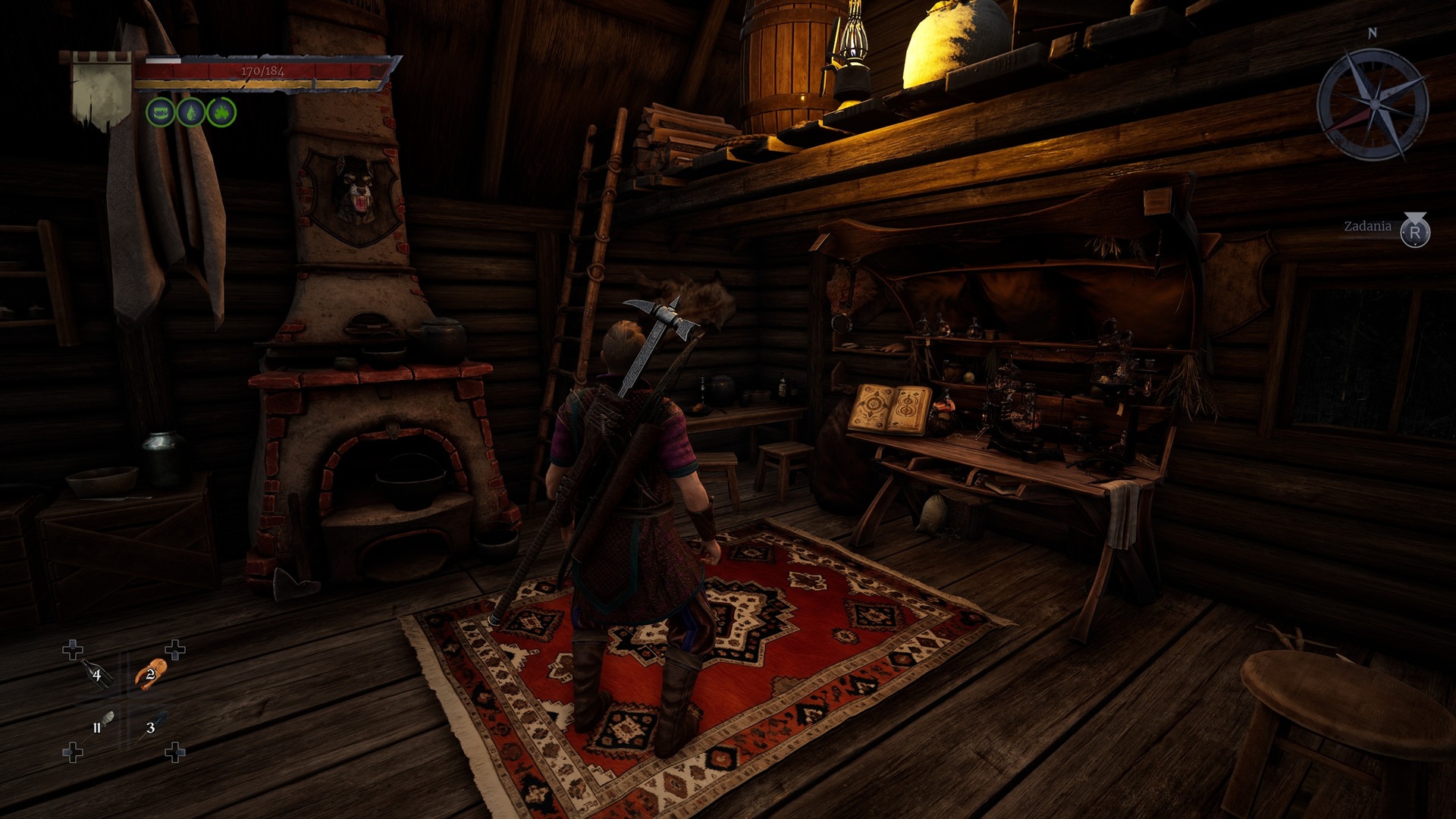Click the compass rose
The image size is (1456, 819).
click(1372, 104)
